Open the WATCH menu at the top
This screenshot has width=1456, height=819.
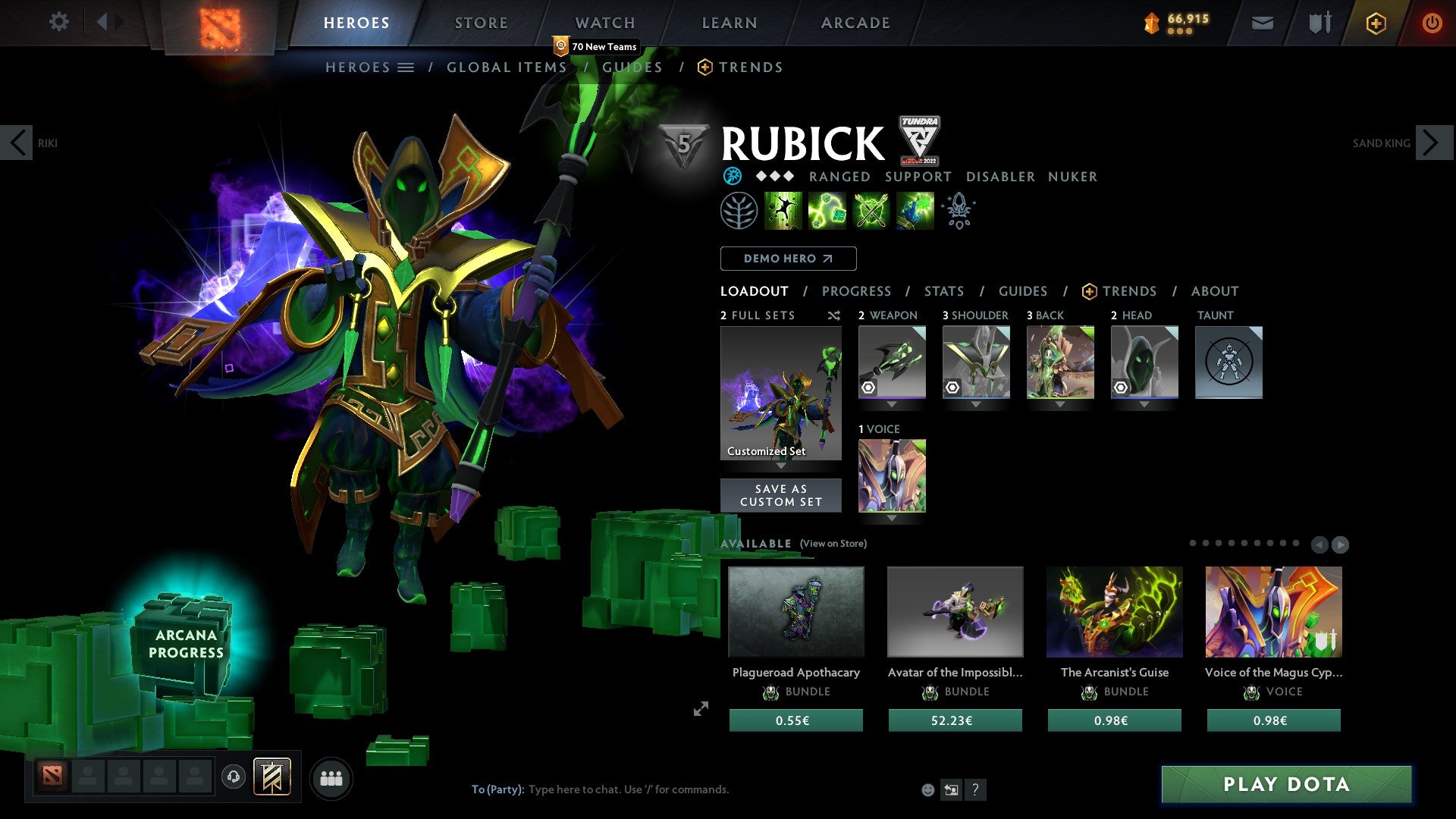coord(604,22)
